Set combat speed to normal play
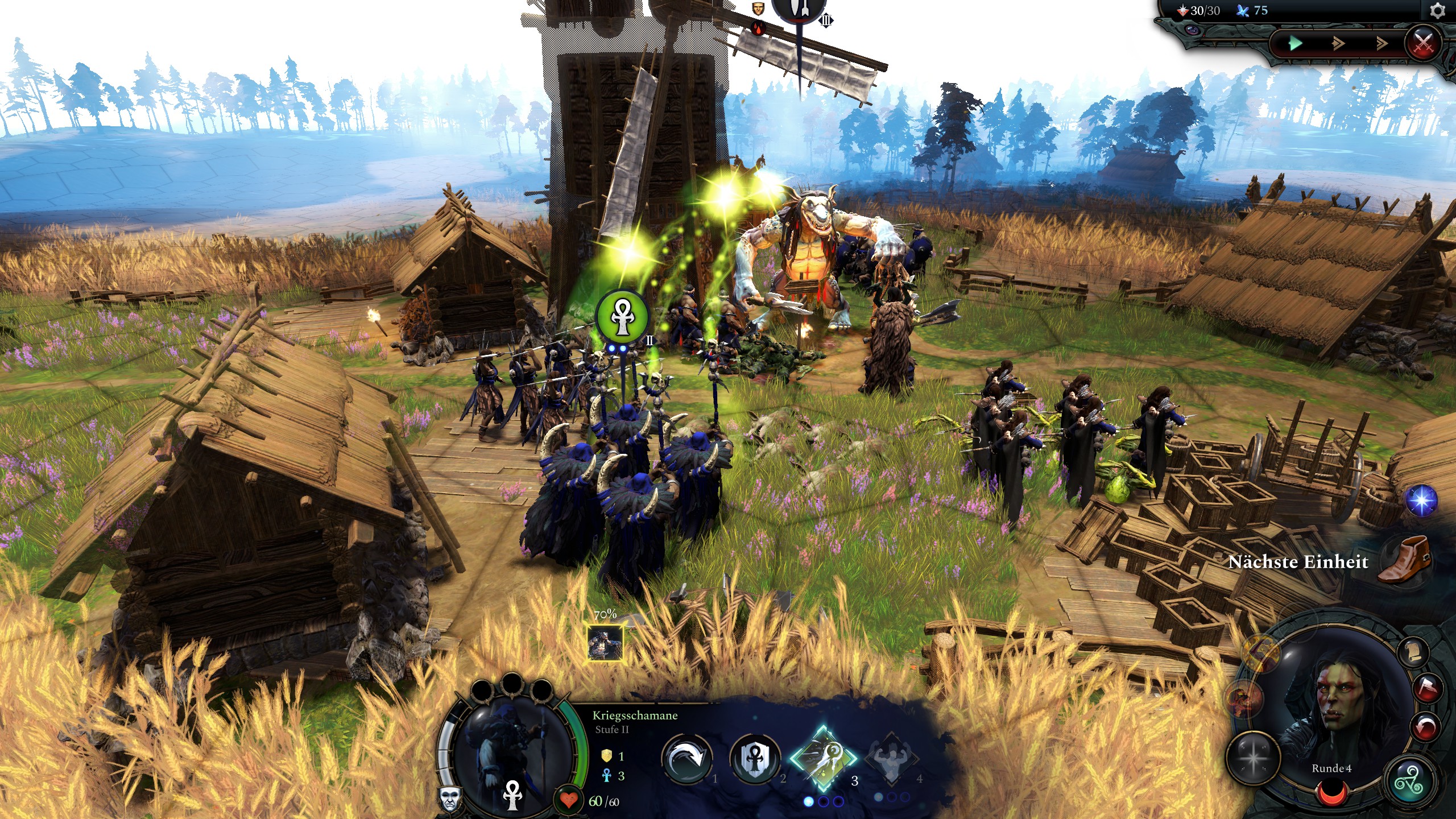Screen dimensions: 1456x819 1295,43
